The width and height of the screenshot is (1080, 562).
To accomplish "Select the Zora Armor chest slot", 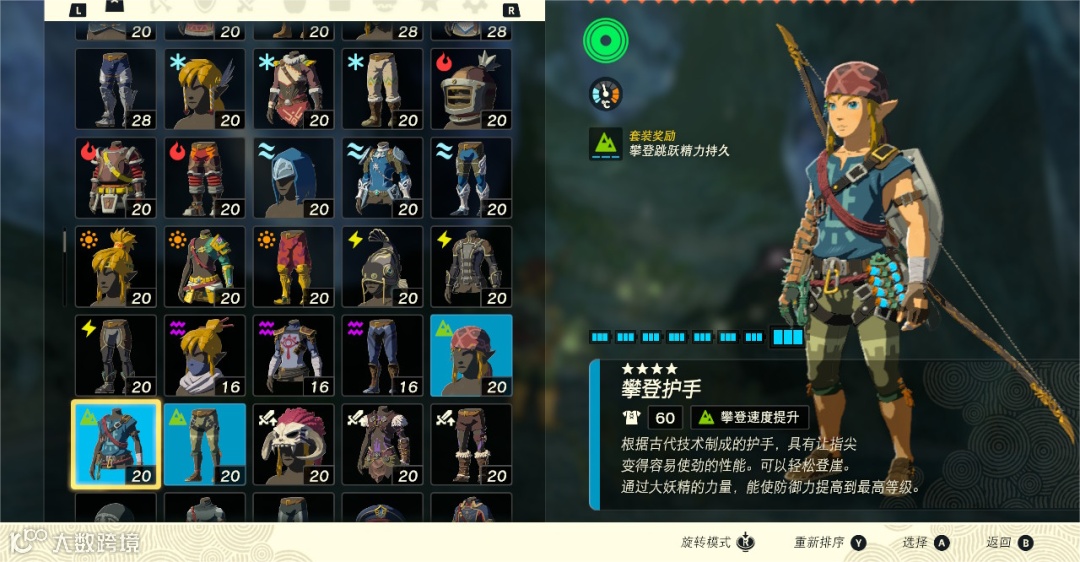I will click(382, 178).
